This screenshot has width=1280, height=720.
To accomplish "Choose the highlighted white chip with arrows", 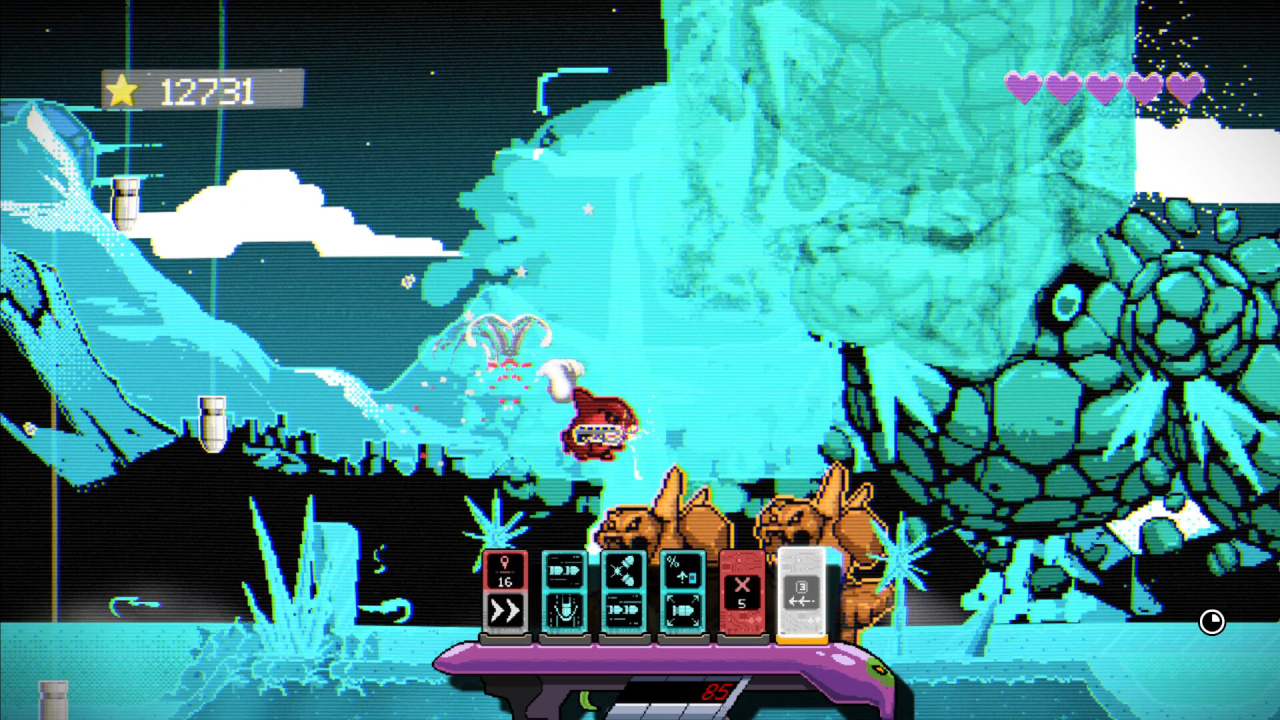I will click(x=802, y=593).
